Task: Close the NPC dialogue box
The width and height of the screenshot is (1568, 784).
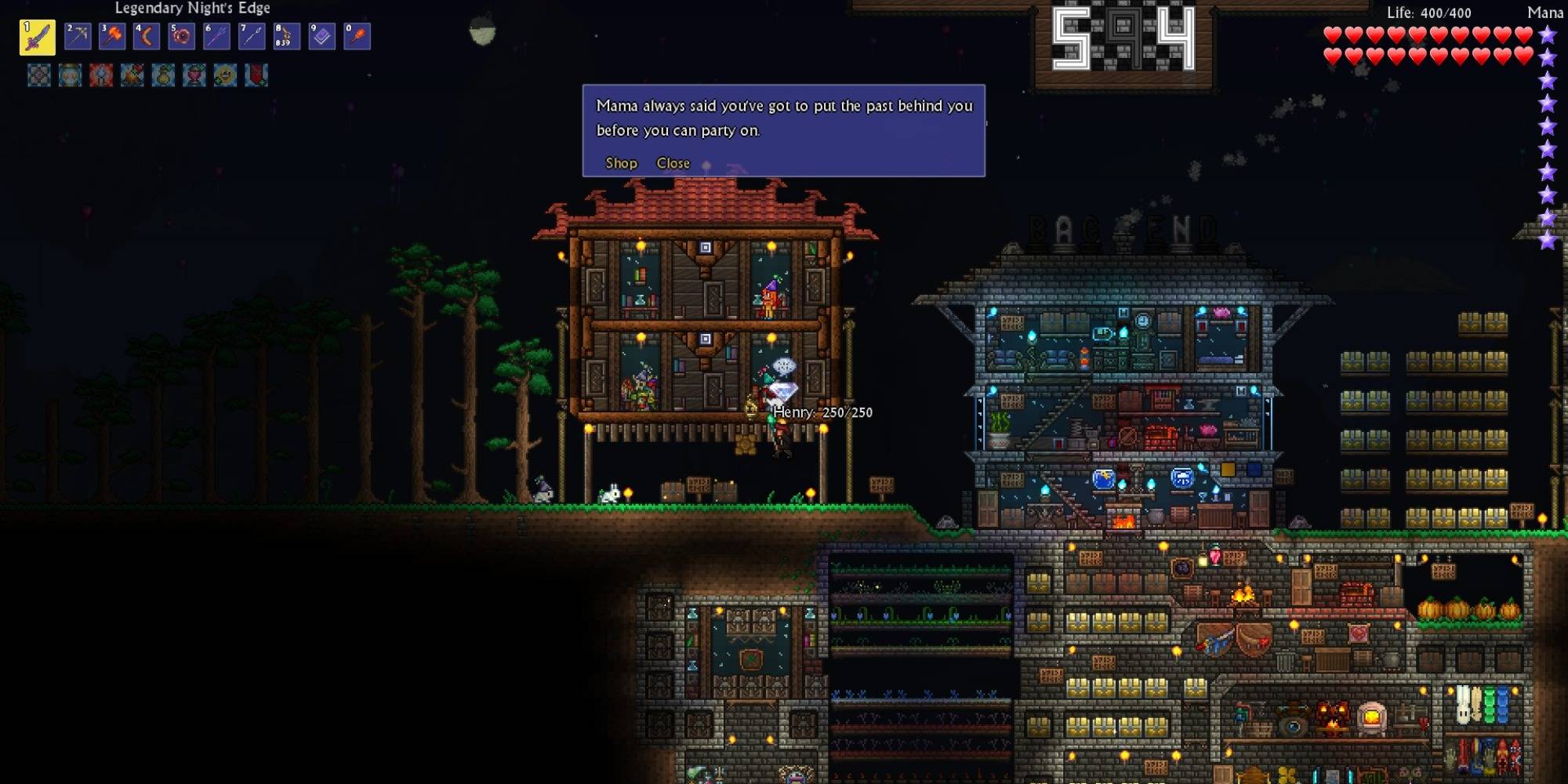Action: click(673, 163)
